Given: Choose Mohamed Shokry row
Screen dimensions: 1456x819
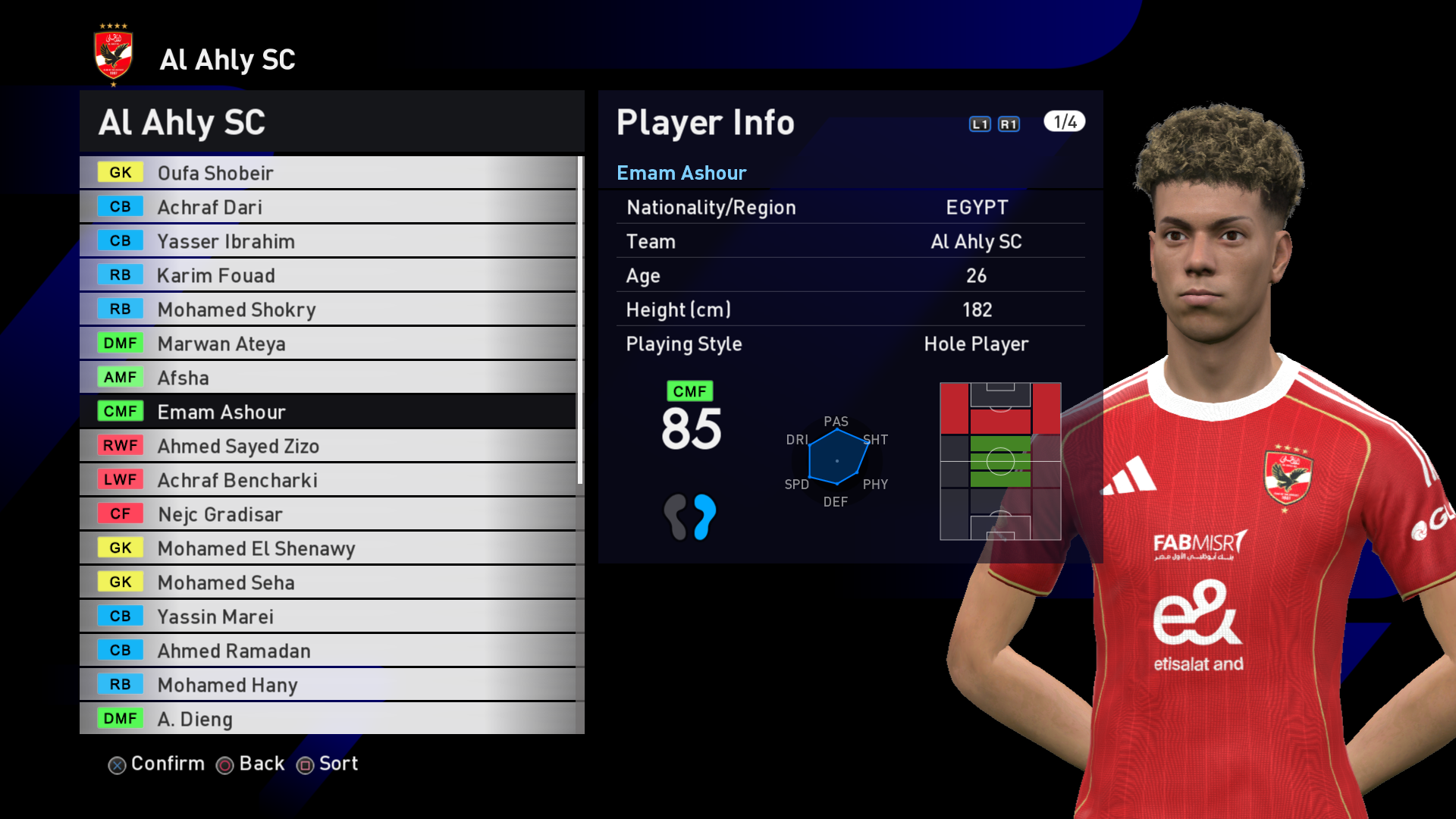Looking at the screenshot, I should (x=328, y=309).
